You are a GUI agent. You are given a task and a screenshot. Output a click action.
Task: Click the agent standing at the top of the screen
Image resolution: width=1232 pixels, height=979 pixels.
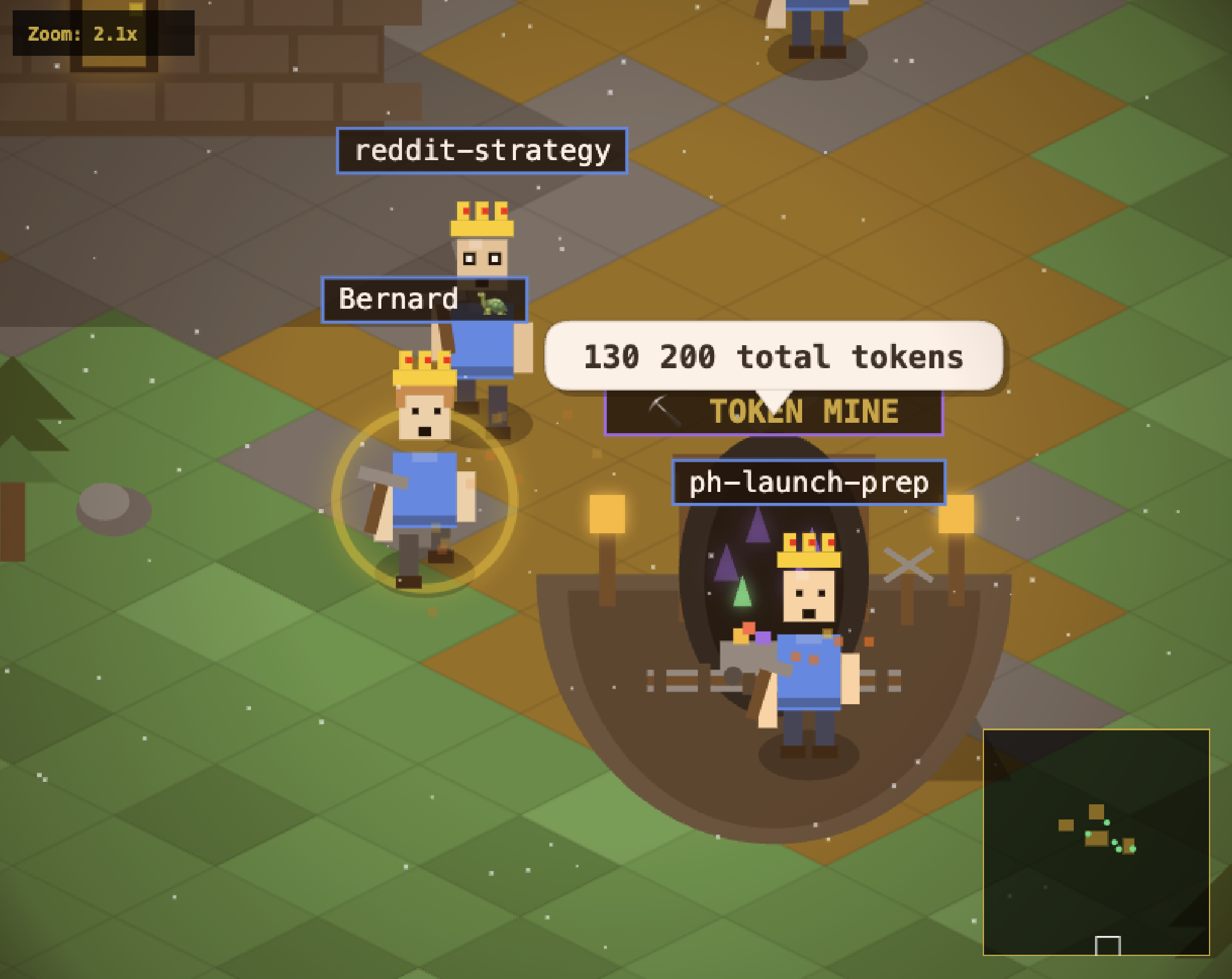815,27
